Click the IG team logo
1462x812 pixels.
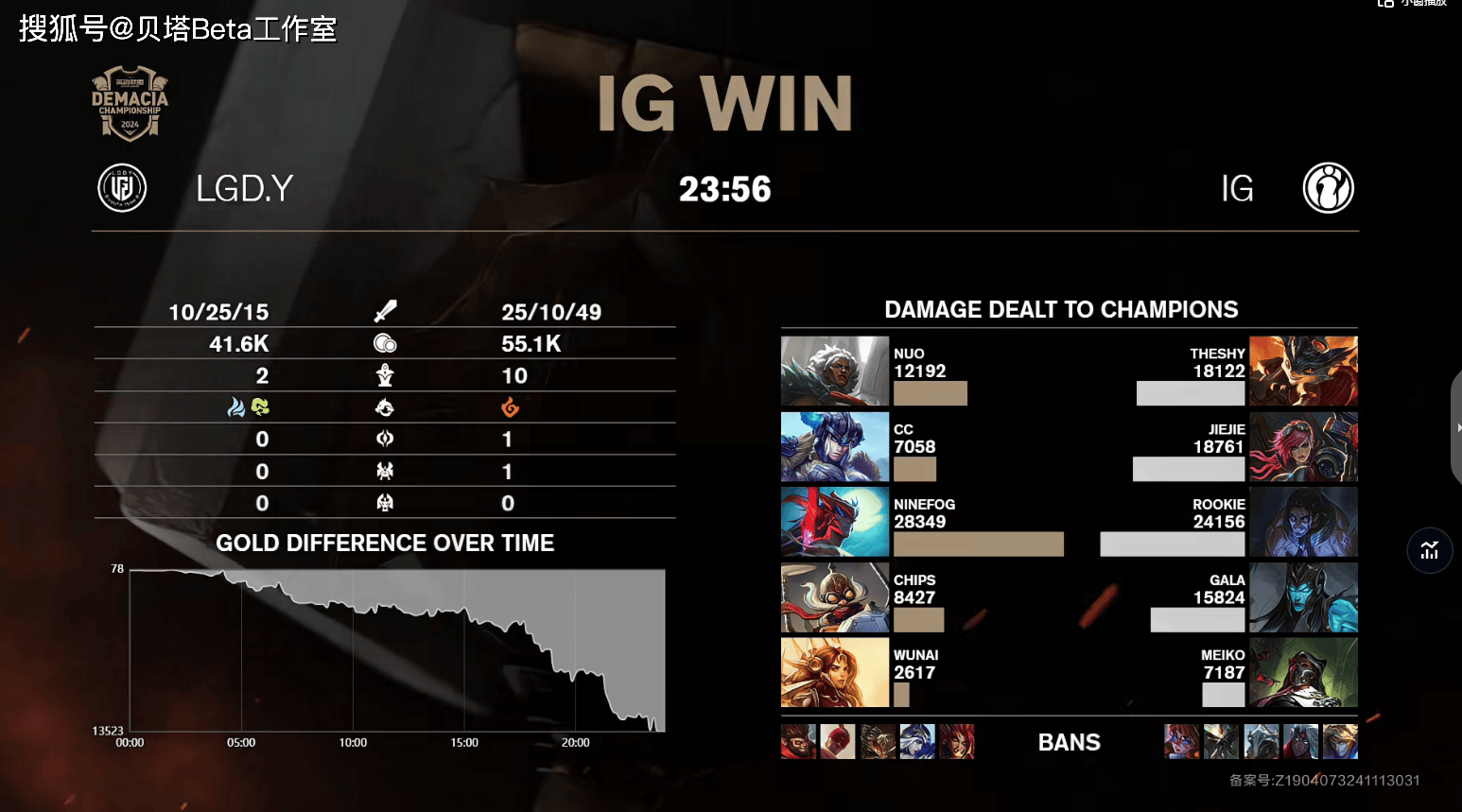(1328, 188)
